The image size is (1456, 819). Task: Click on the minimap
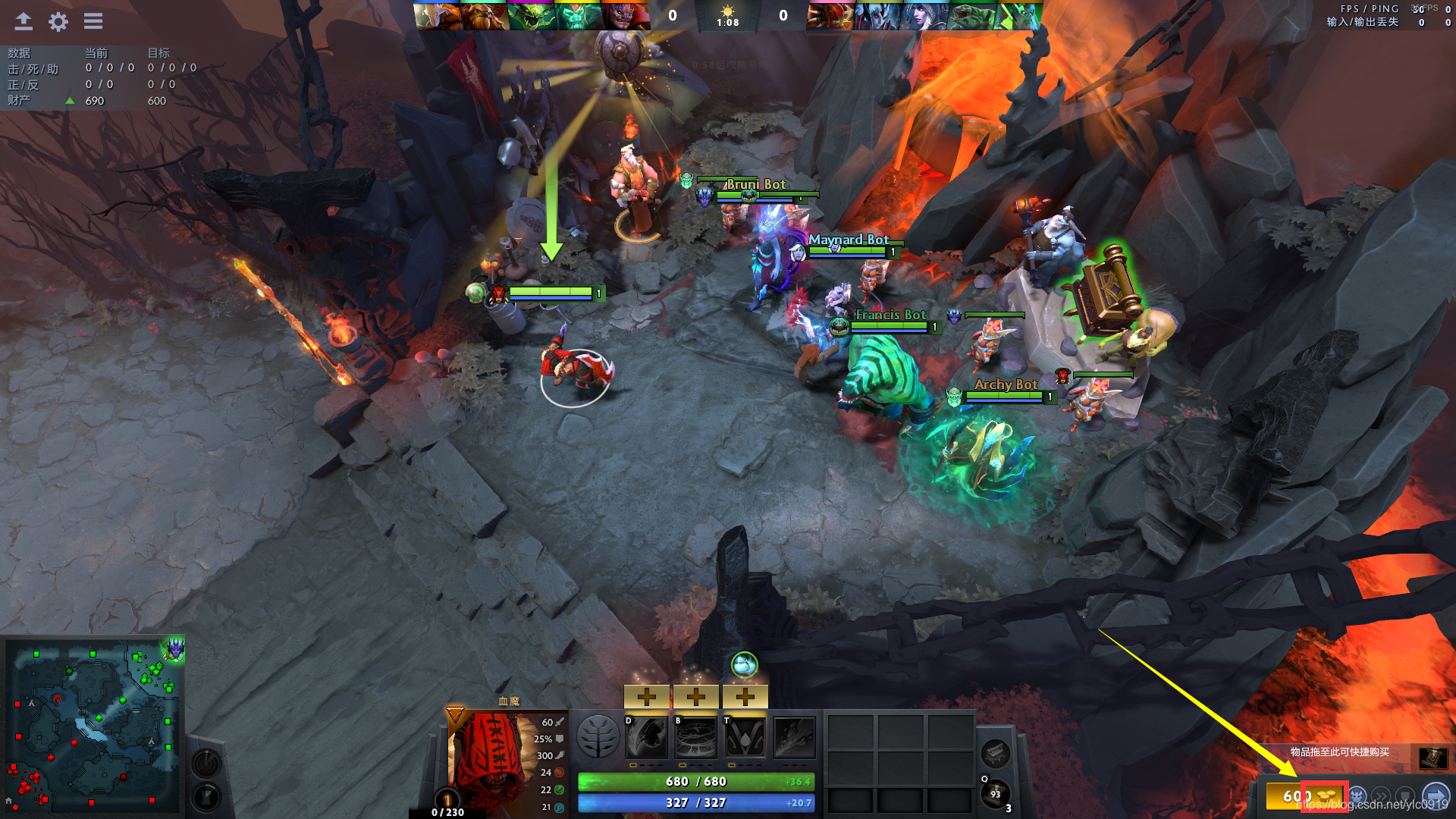click(x=93, y=724)
